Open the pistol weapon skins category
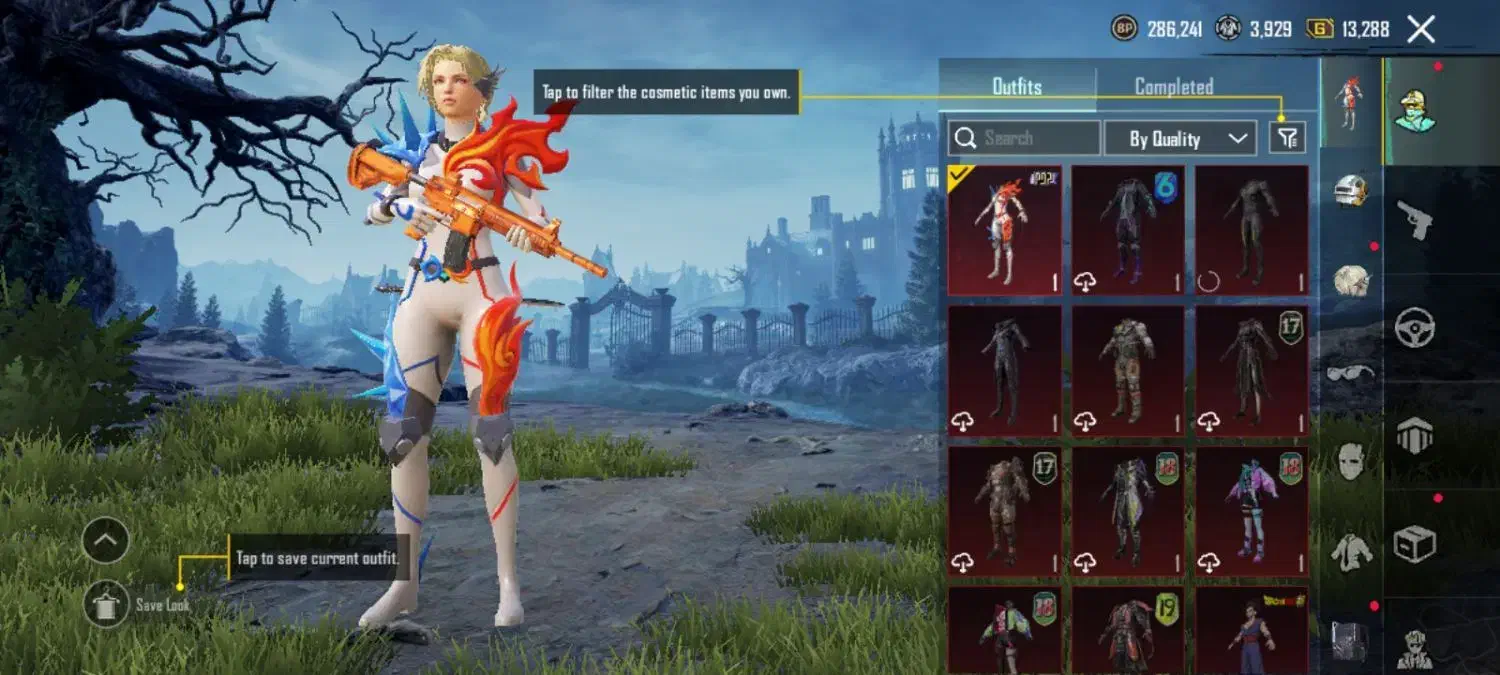The image size is (1500, 675). click(1415, 220)
